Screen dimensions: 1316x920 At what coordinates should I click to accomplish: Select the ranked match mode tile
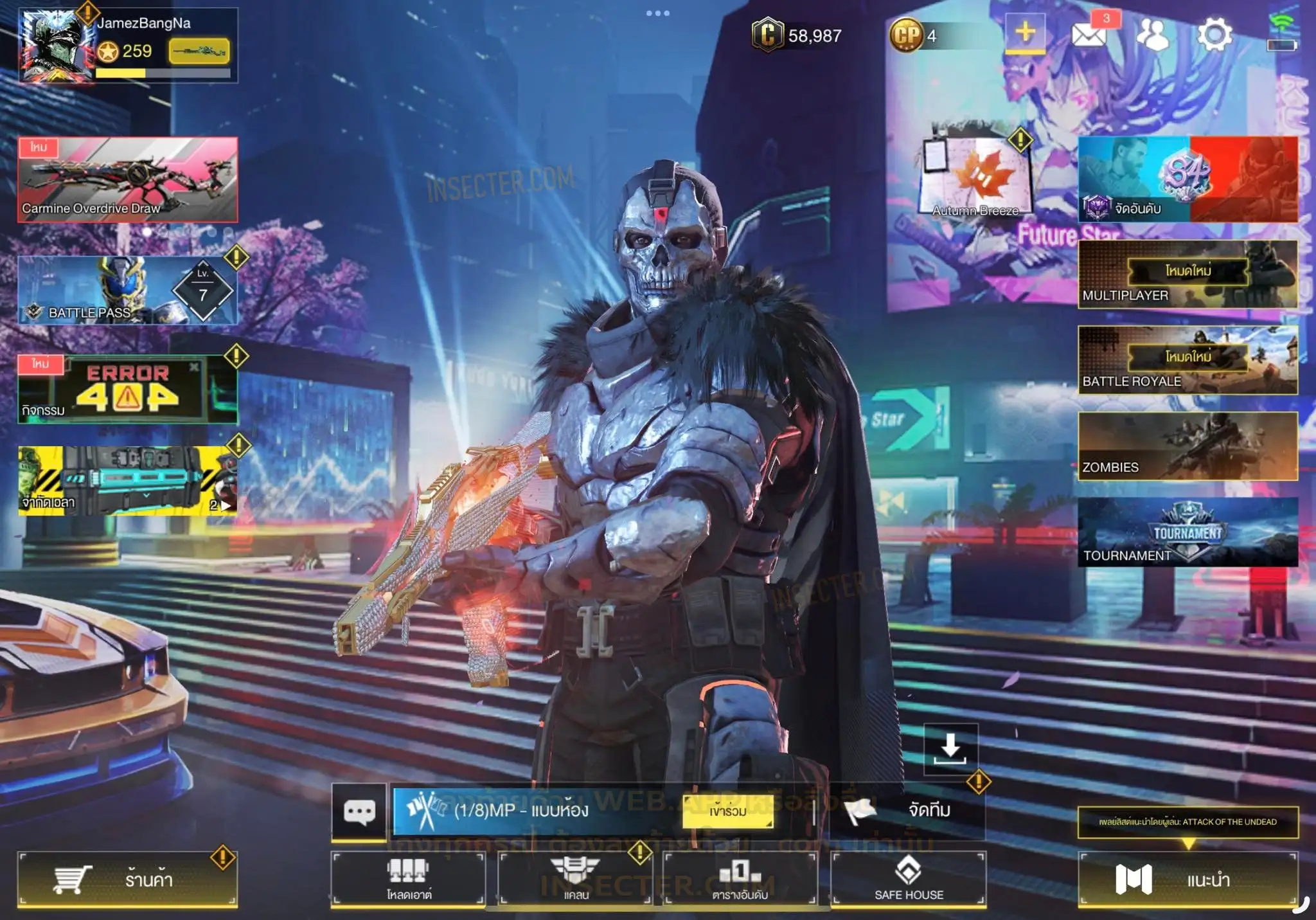coord(1187,179)
